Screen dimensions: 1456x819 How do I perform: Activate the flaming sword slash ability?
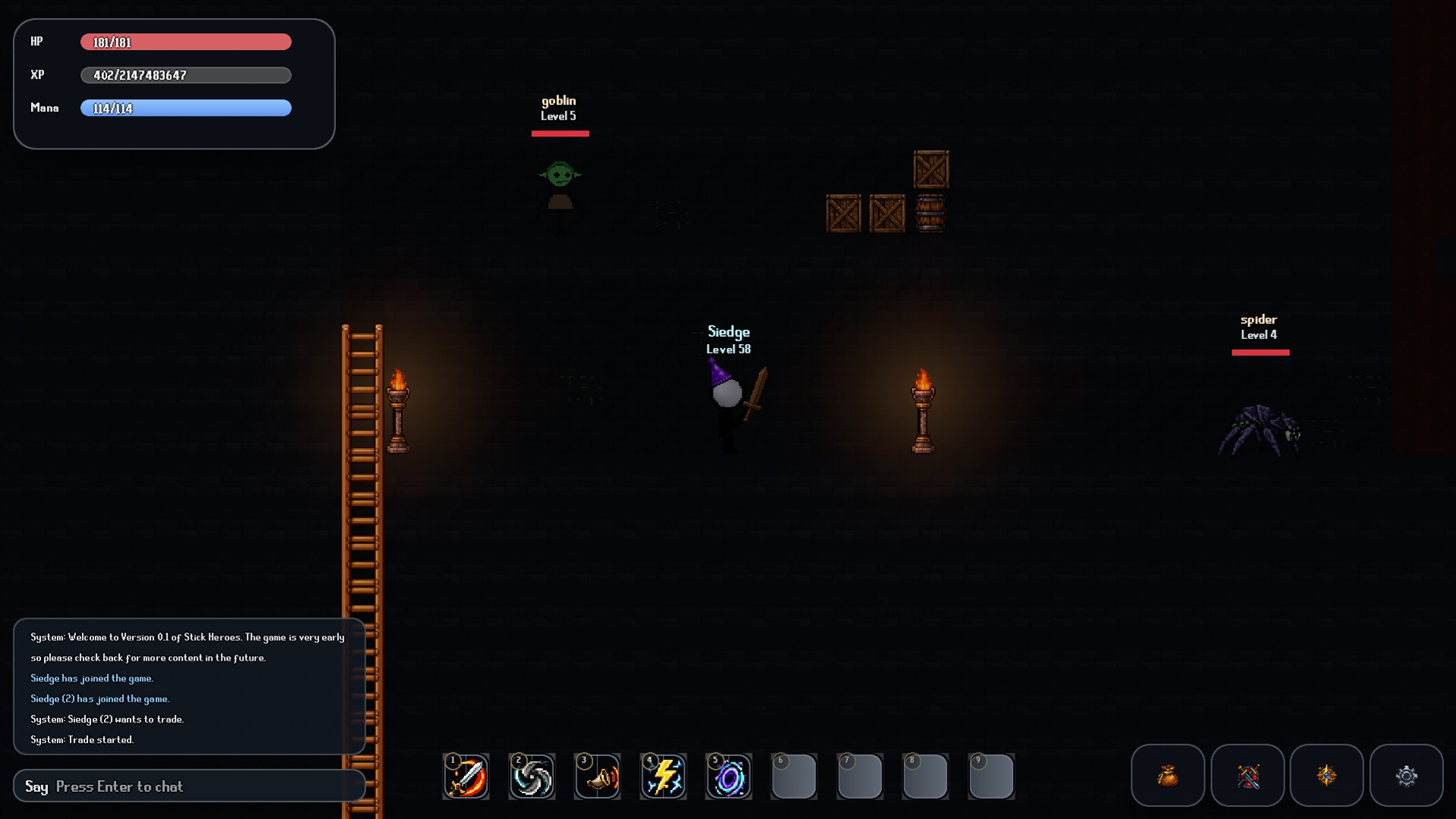coord(466,777)
